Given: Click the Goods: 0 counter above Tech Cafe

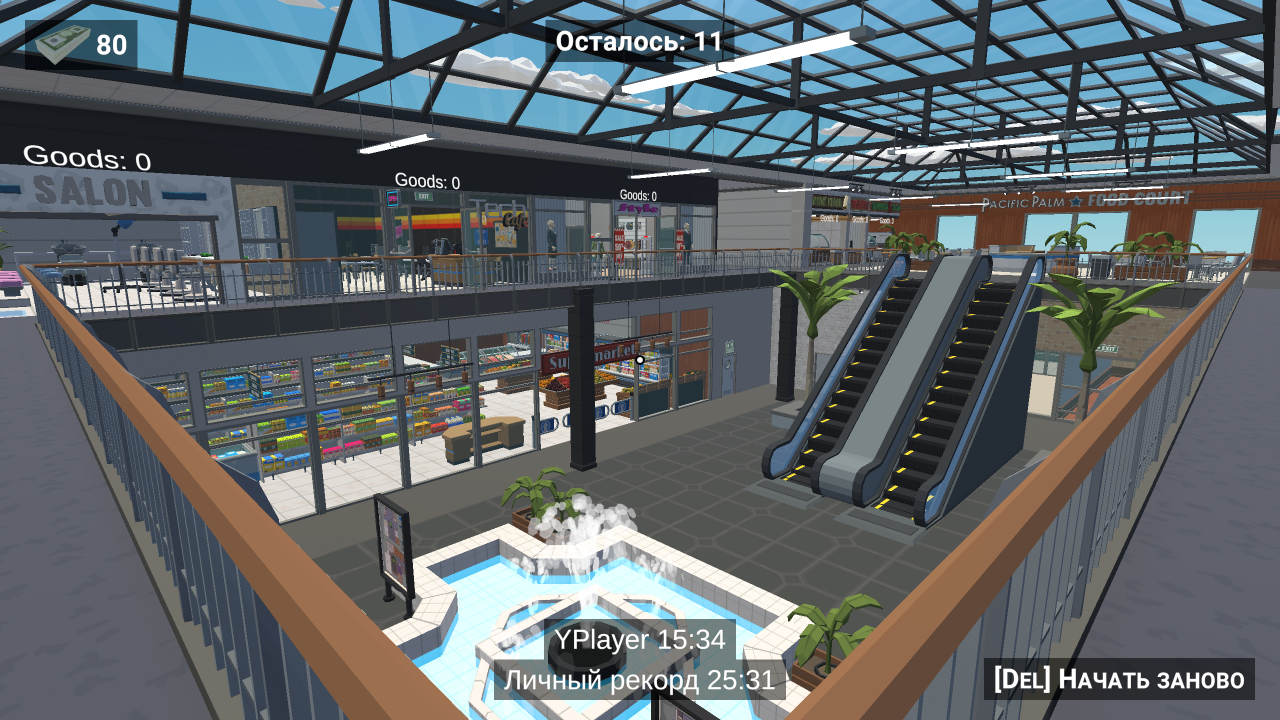Looking at the screenshot, I should [428, 181].
